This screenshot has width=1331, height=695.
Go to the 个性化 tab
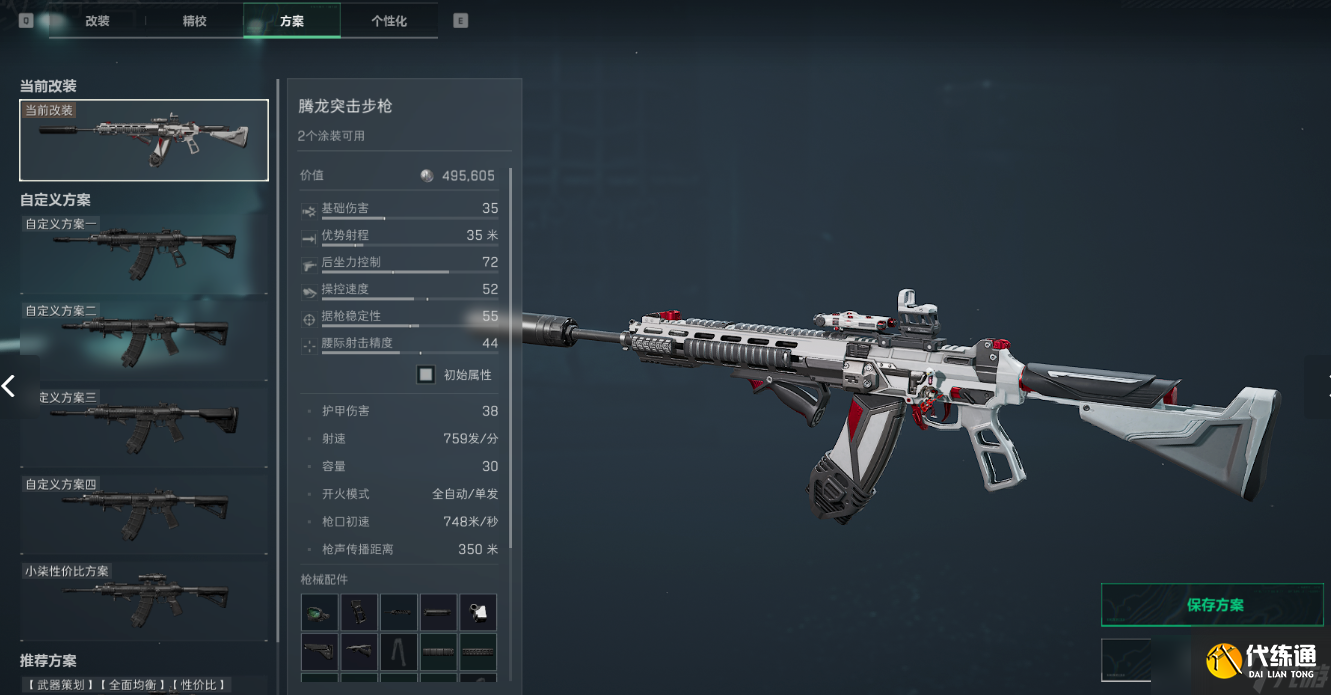[388, 21]
